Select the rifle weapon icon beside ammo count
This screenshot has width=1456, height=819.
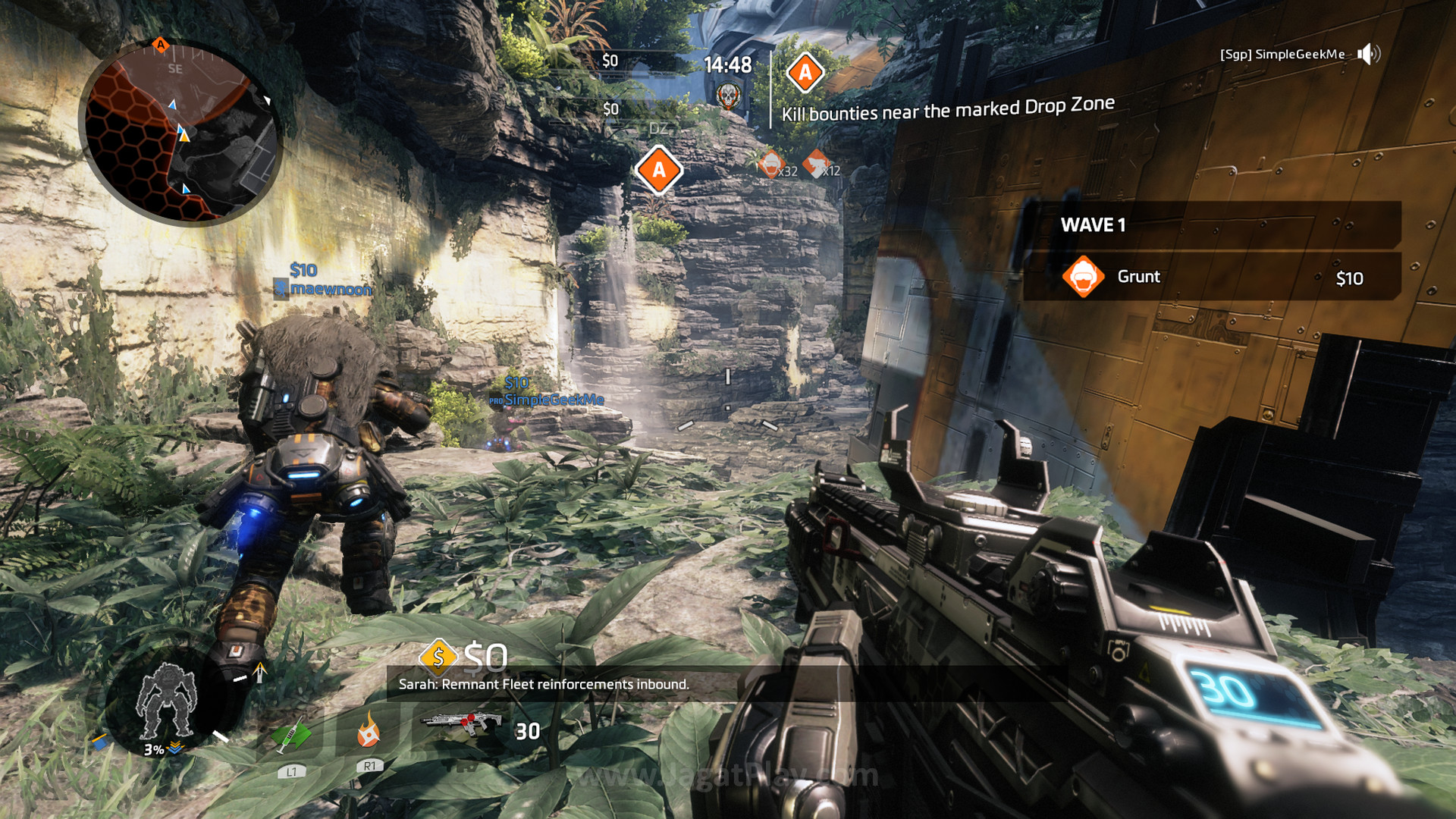tap(460, 722)
